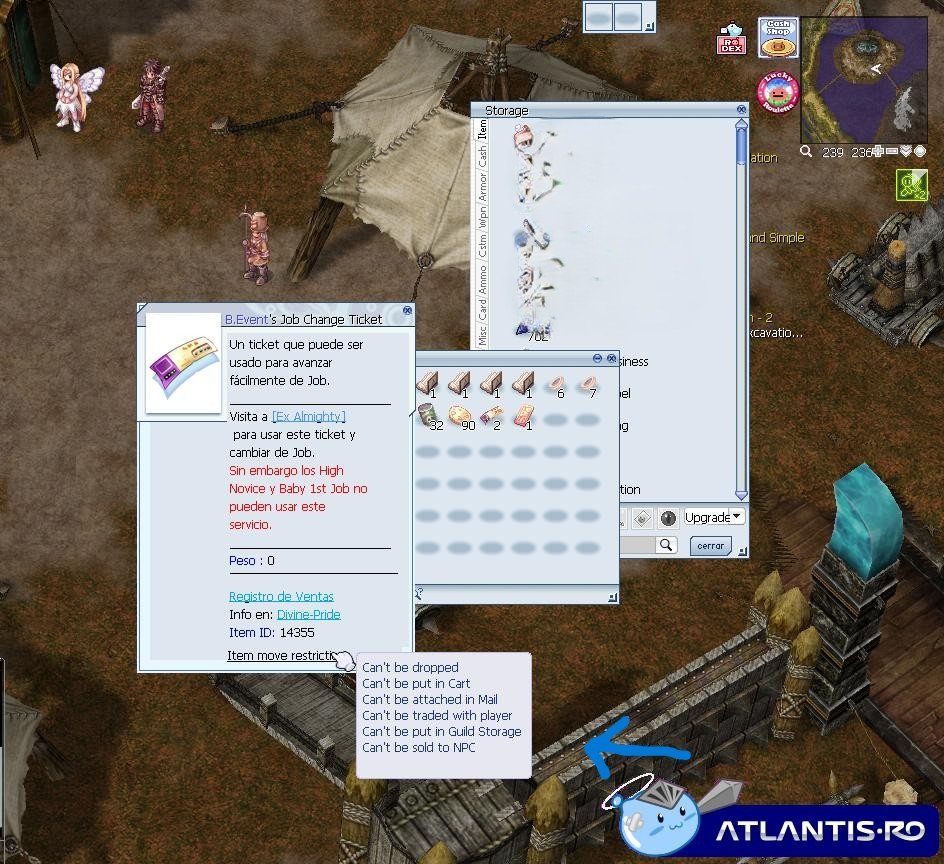944x864 pixels.
Task: Show the Misc storage tab
Action: coord(482,334)
